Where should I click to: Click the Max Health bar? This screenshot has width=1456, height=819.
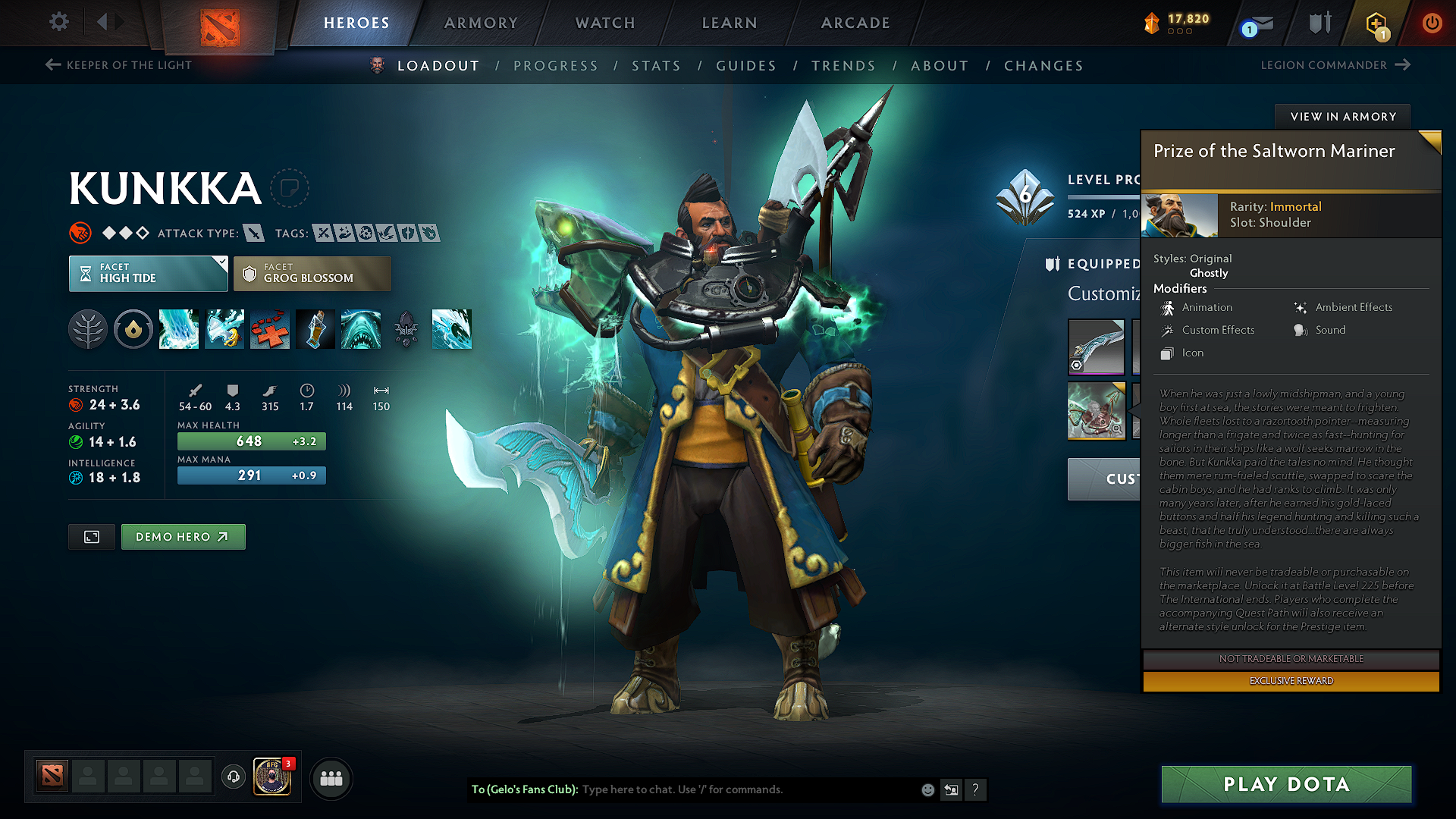point(251,441)
